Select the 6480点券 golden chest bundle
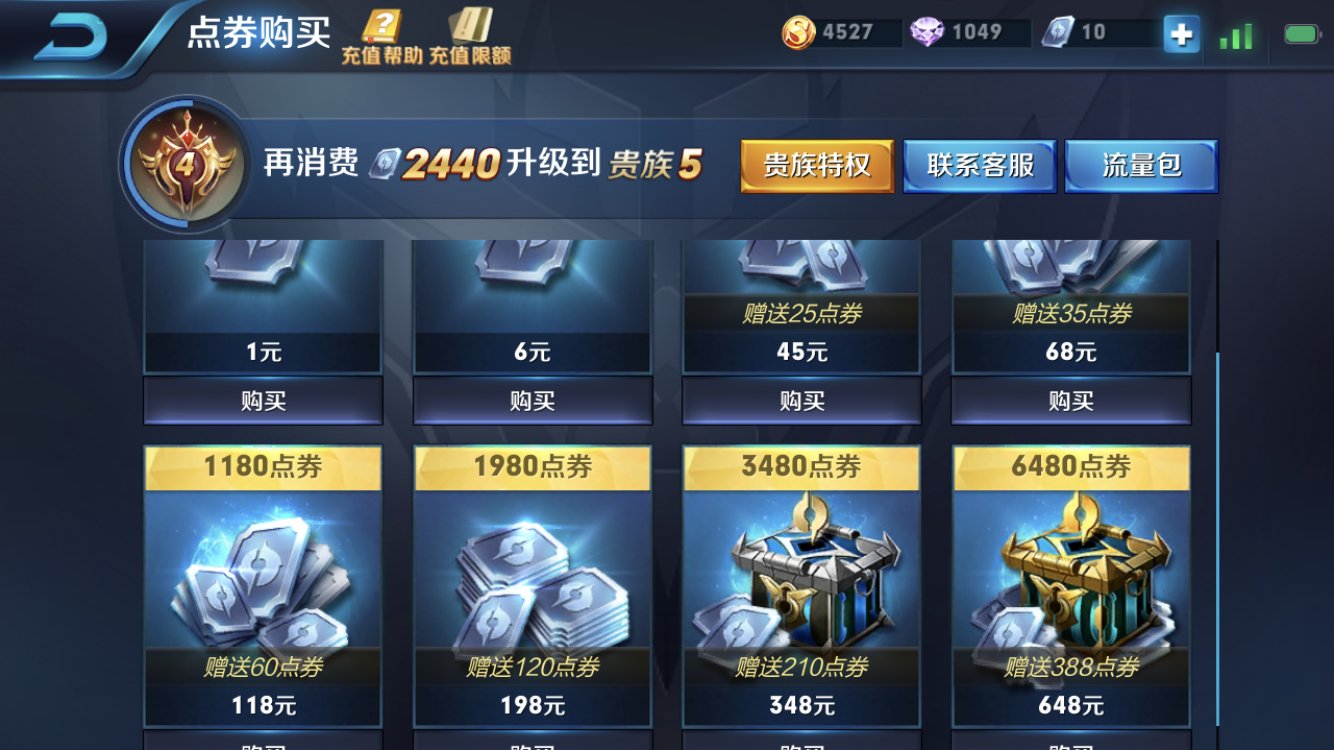The height and width of the screenshot is (750, 1334). pyautogui.click(x=1073, y=580)
